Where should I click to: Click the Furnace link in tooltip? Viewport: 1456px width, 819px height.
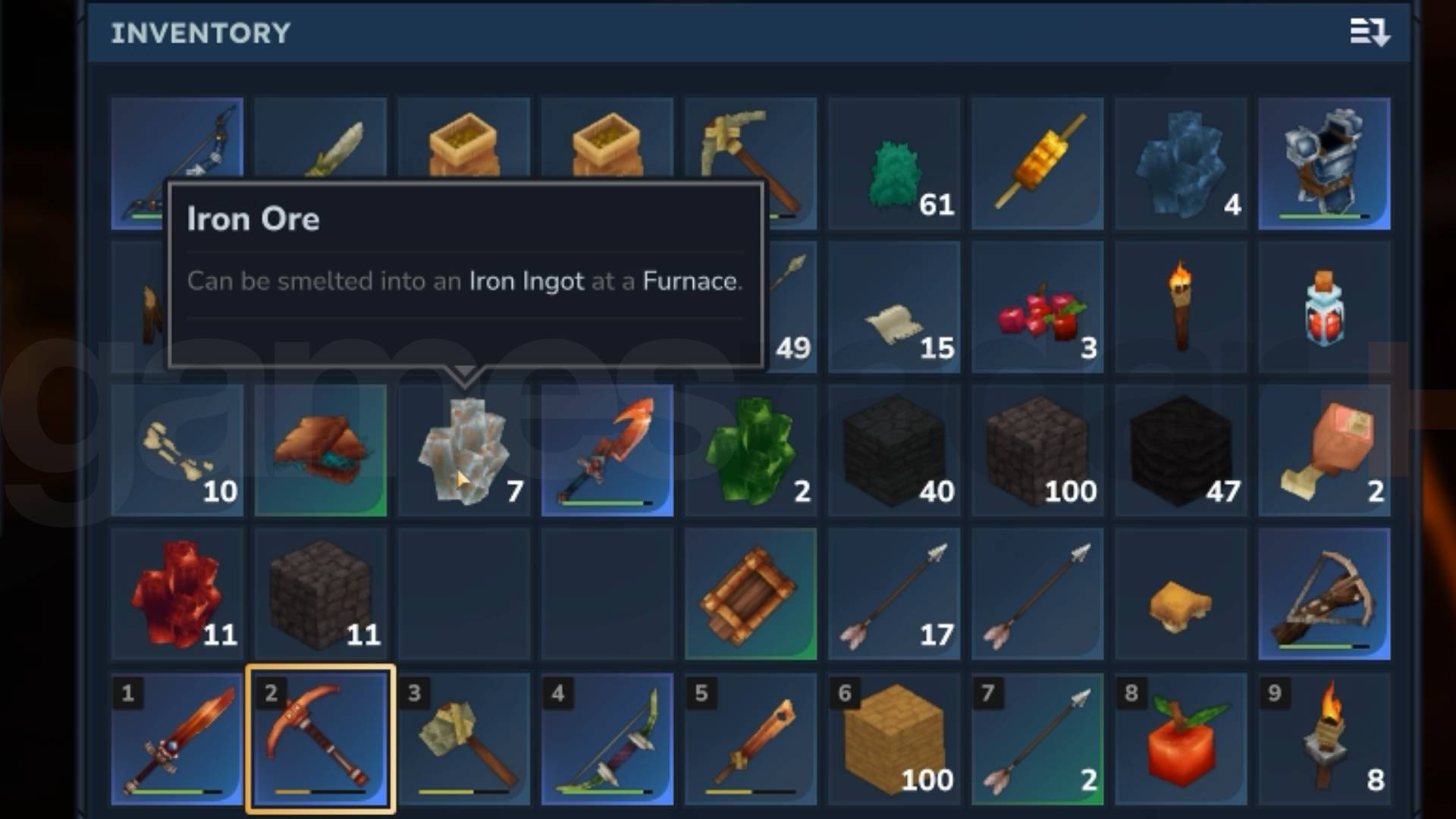[691, 281]
